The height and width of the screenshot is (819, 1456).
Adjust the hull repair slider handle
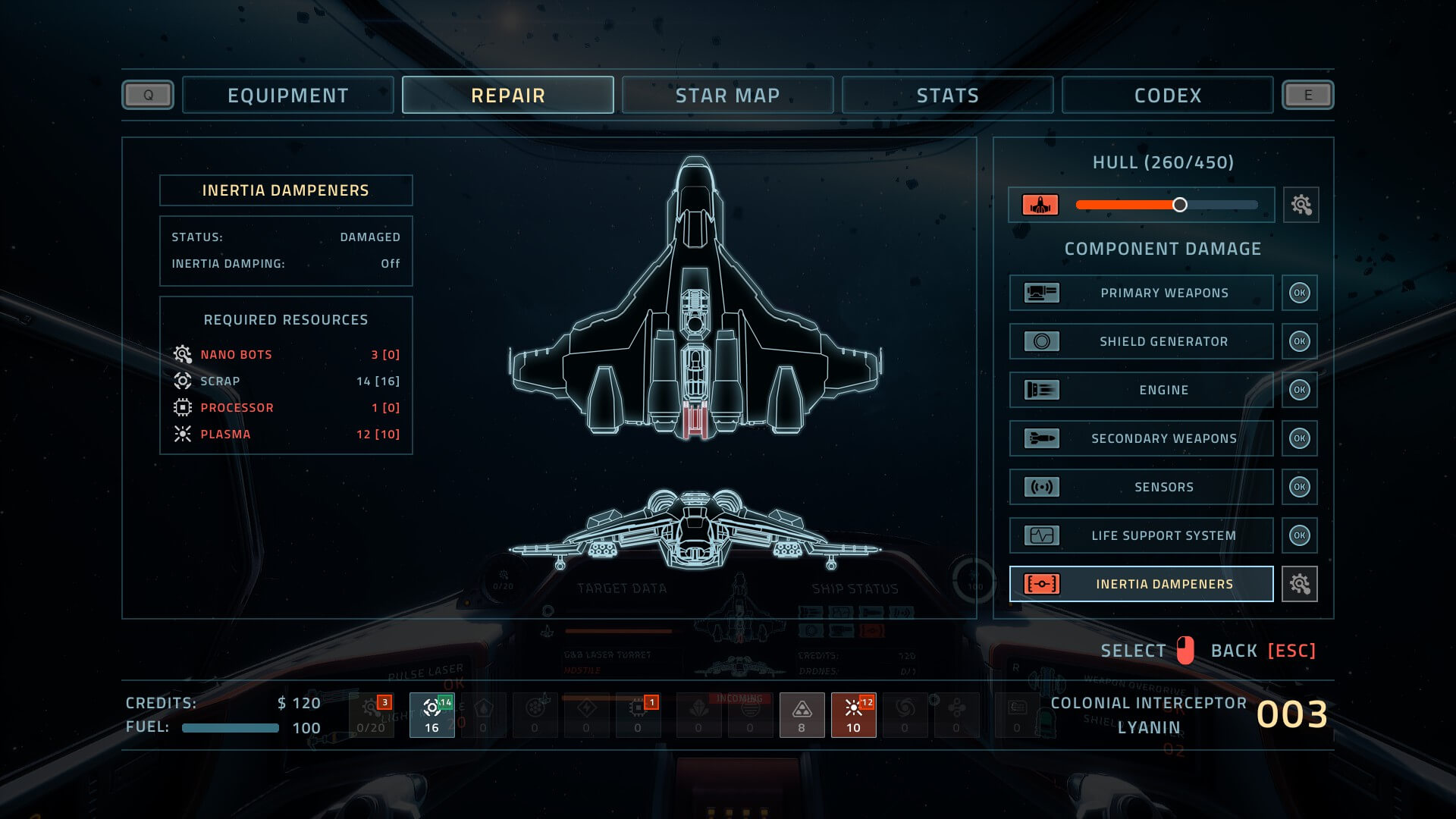(x=1179, y=205)
